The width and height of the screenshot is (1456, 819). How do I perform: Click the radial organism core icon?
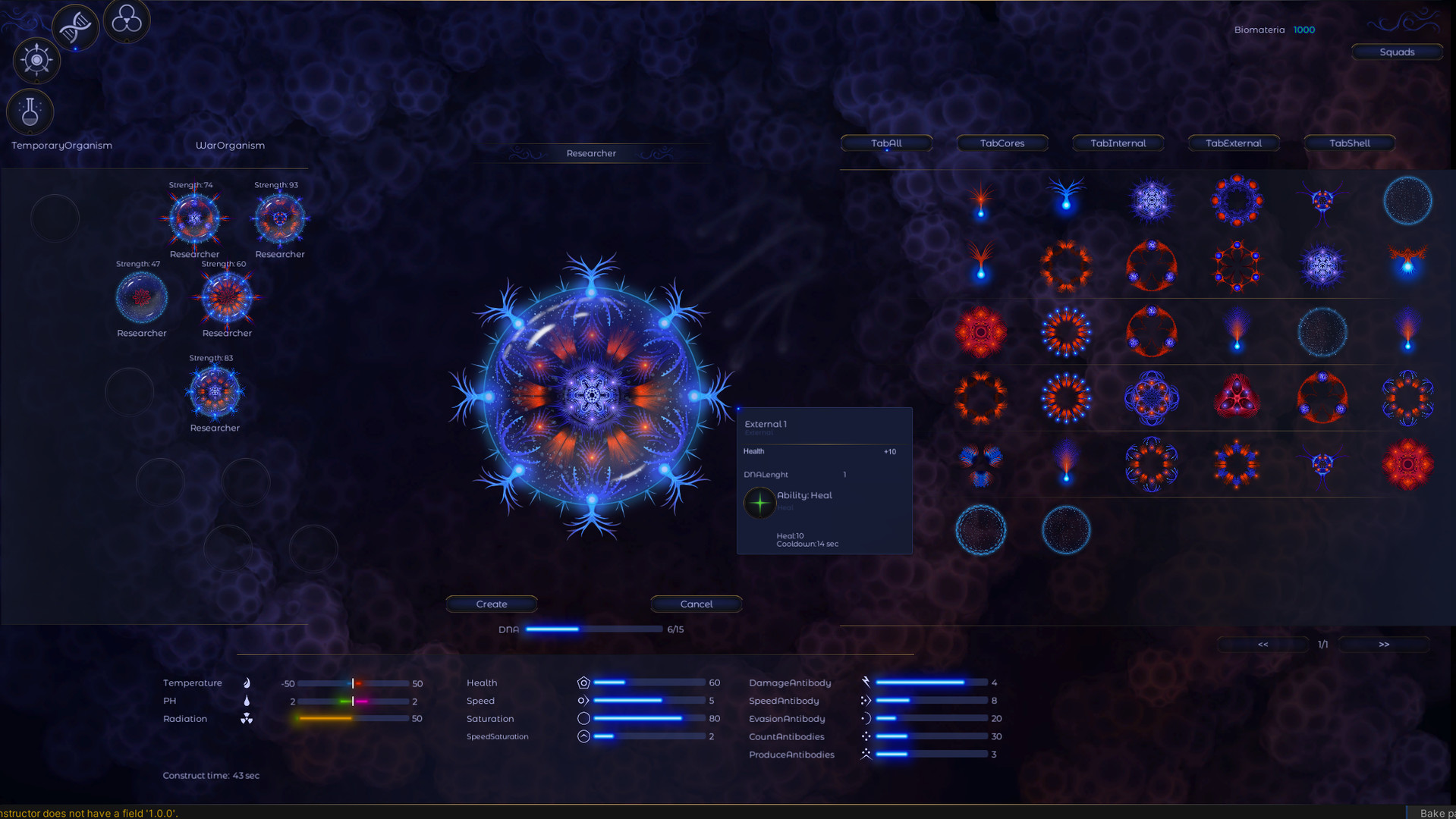pyautogui.click(x=36, y=61)
